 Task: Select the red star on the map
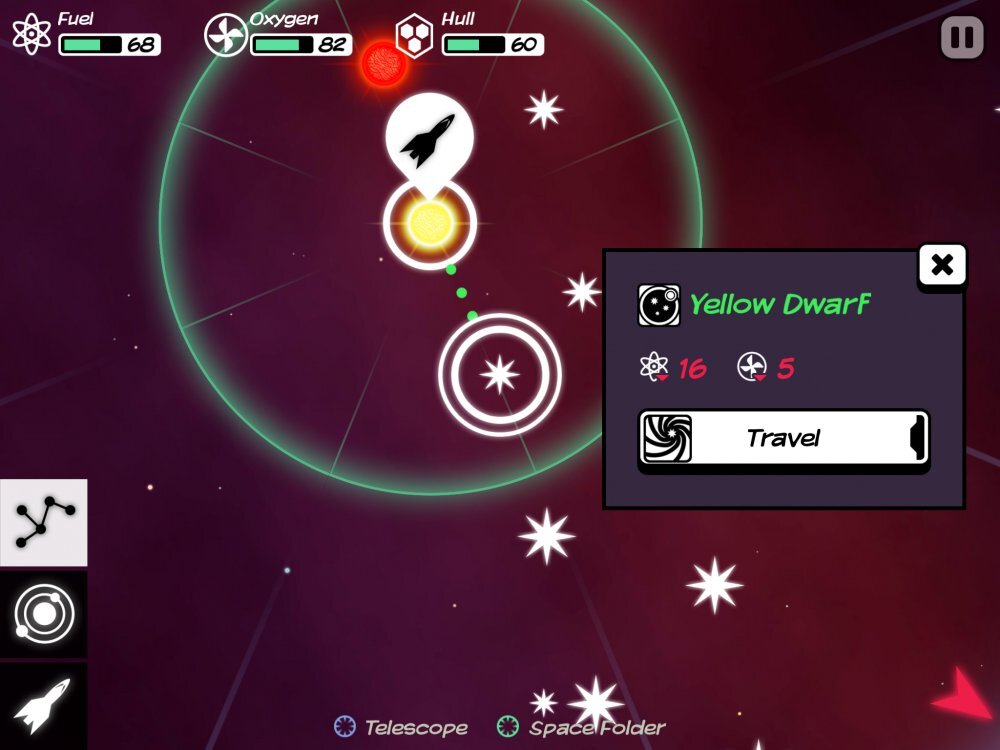382,63
